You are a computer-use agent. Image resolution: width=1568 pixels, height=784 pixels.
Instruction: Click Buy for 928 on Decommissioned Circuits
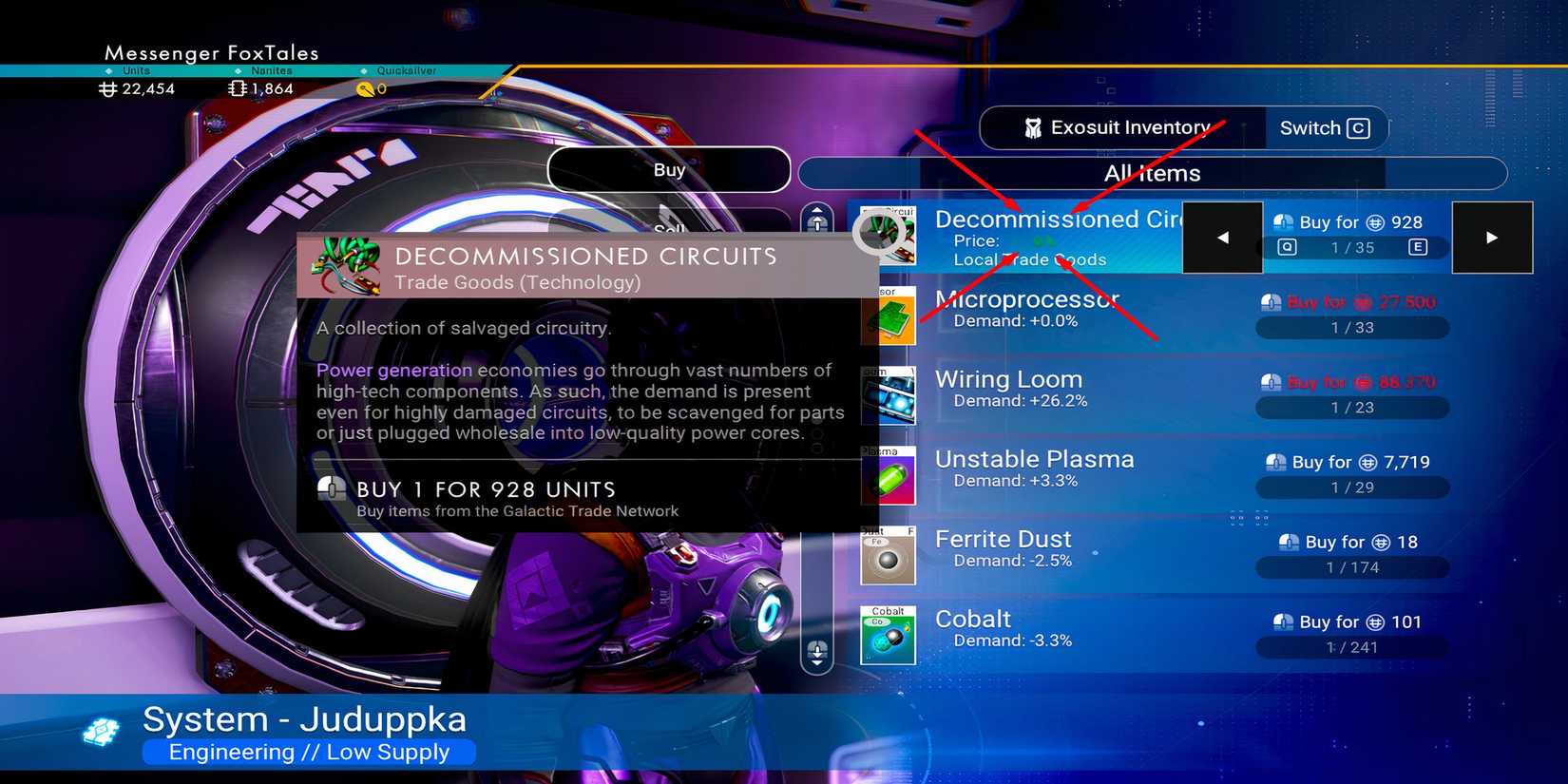pos(1353,221)
